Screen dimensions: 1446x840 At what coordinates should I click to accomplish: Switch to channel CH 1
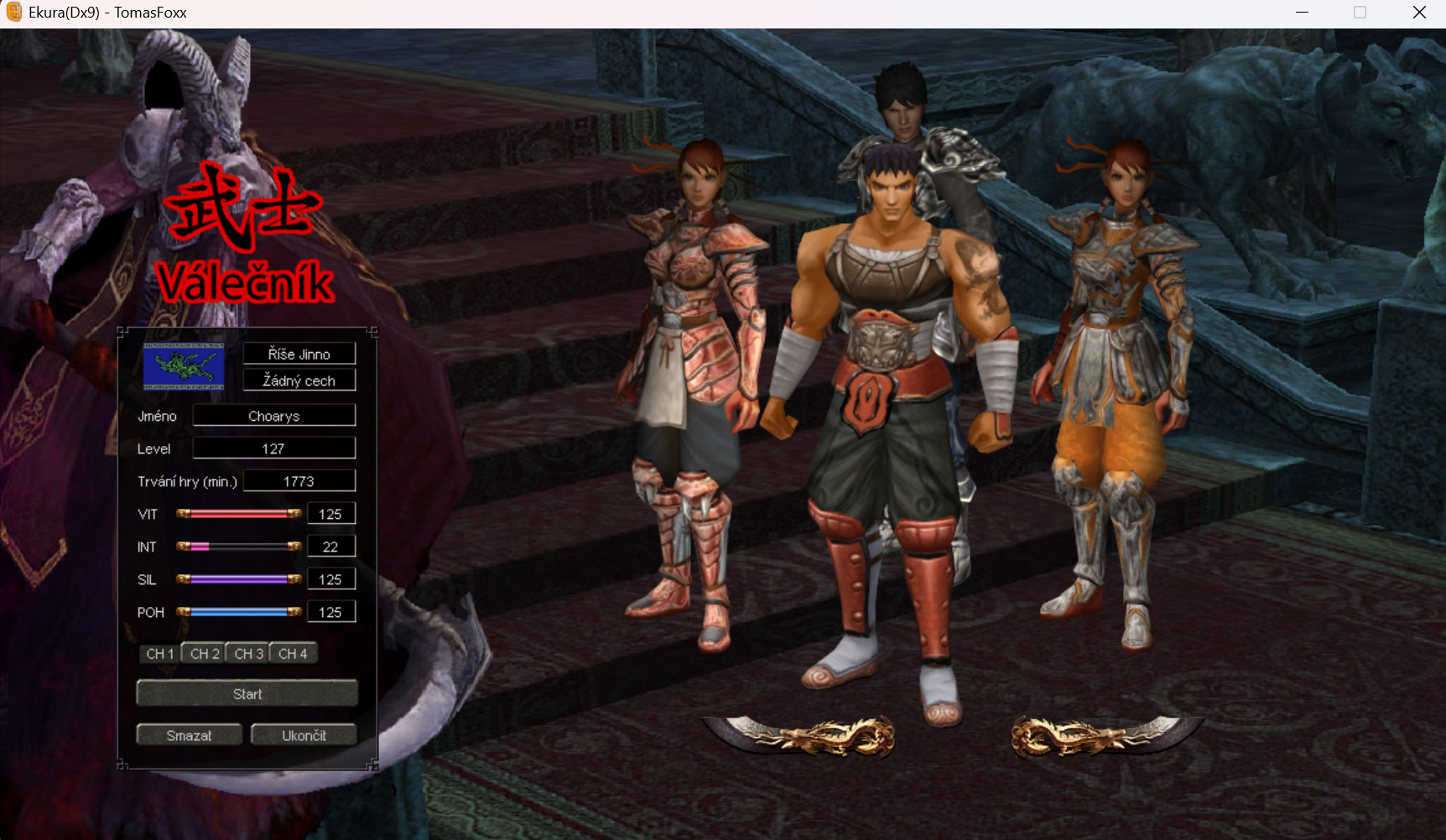(x=160, y=654)
